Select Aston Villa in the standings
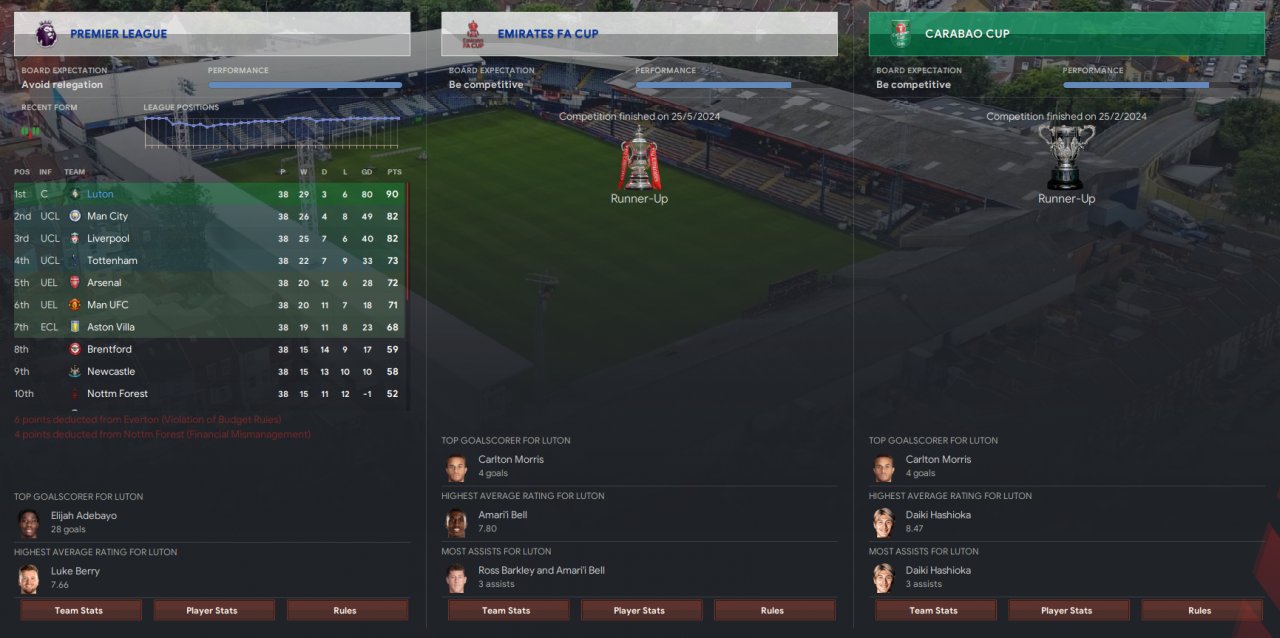1280x638 pixels. pos(110,327)
